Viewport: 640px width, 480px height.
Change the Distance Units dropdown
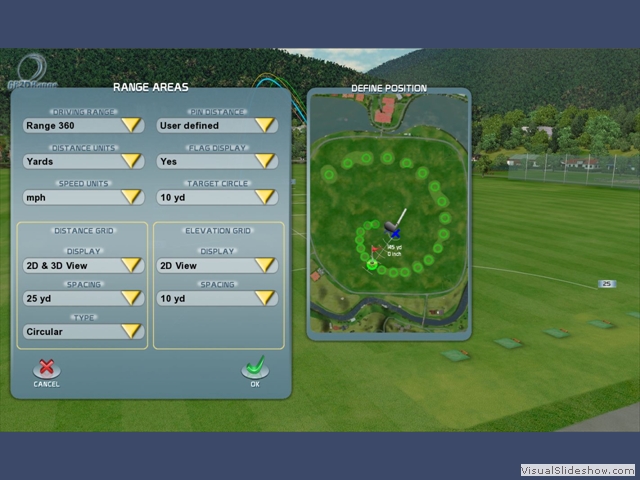[x=83, y=161]
